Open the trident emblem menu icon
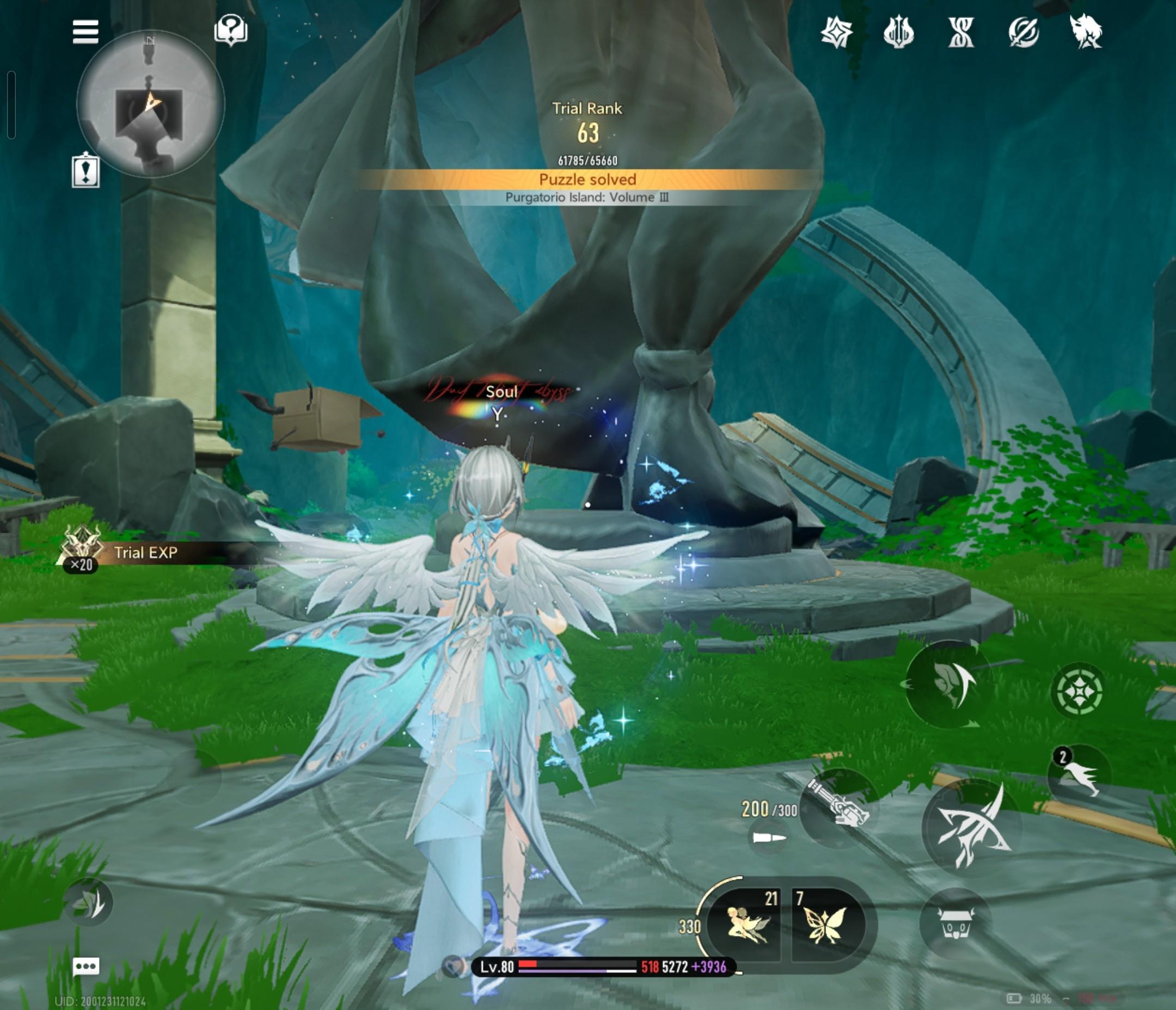1176x1010 pixels. coord(898,32)
